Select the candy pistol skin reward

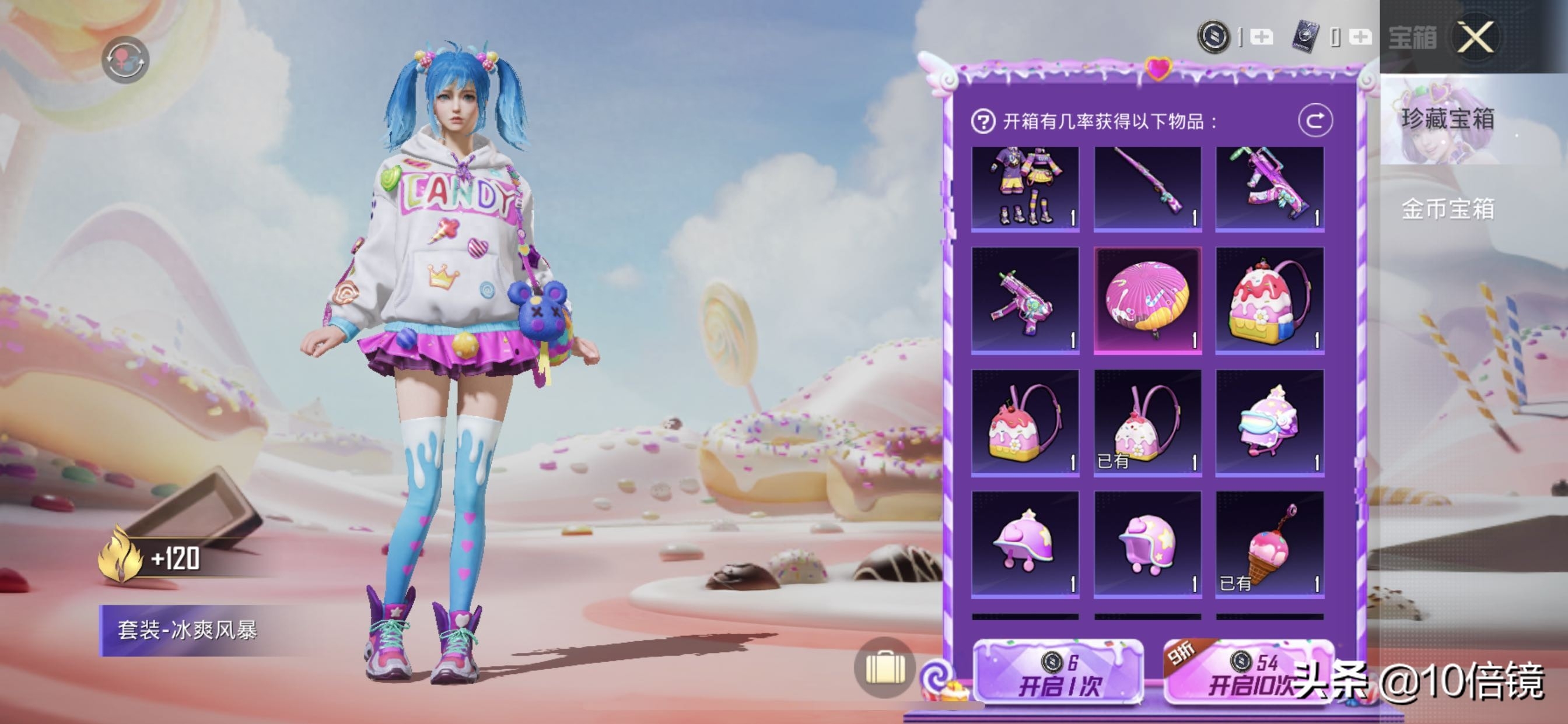tap(1025, 299)
